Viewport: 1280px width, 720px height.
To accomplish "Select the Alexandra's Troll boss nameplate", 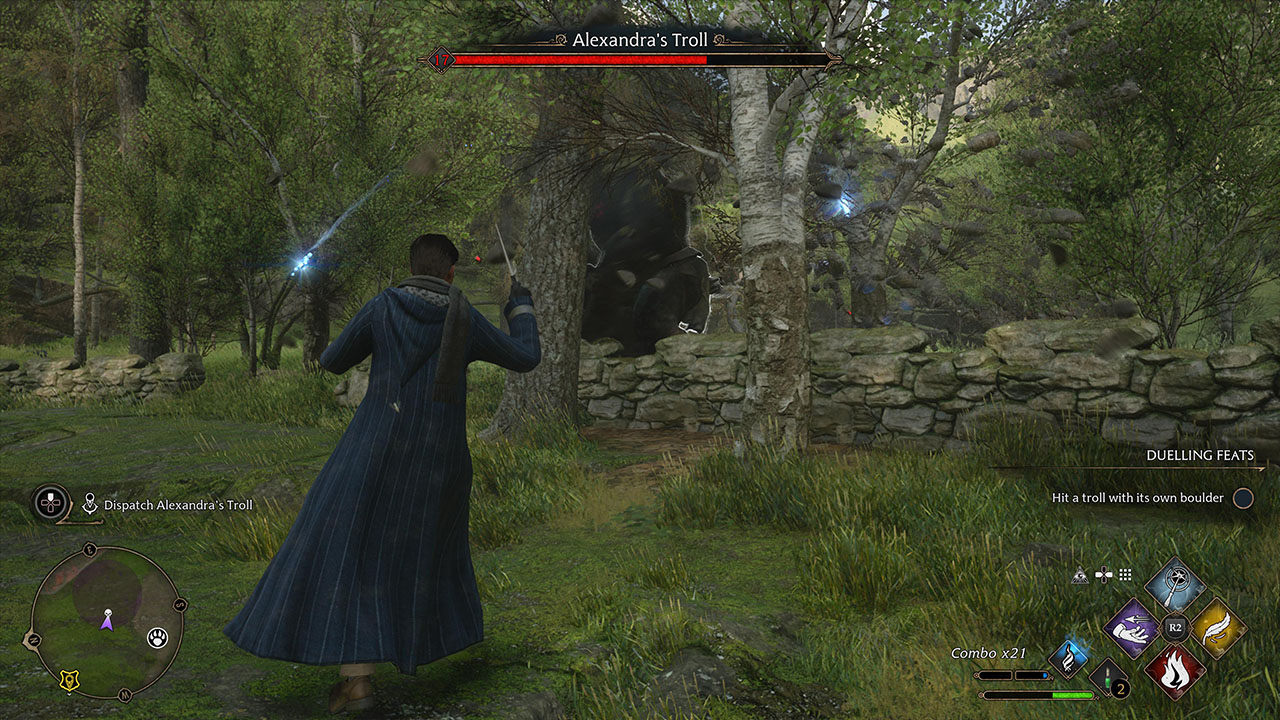I will (x=640, y=38).
